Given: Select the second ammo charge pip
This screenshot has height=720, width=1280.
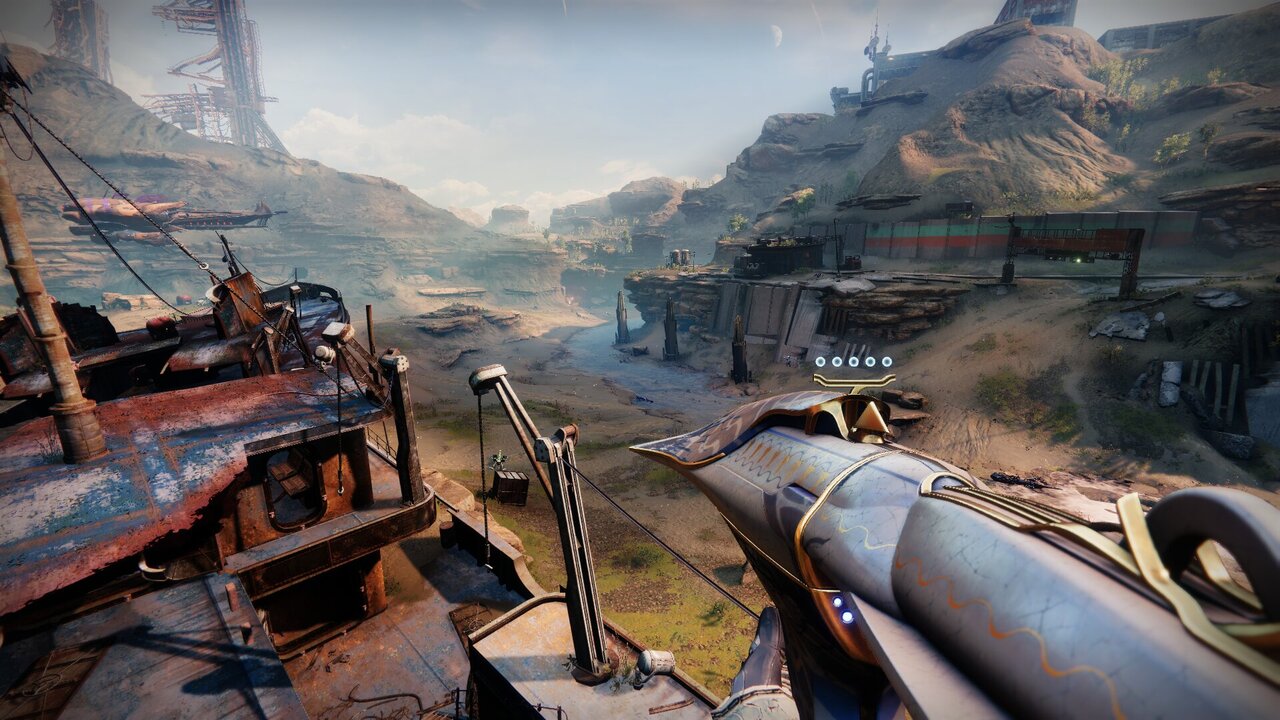Looking at the screenshot, I should 837,362.
